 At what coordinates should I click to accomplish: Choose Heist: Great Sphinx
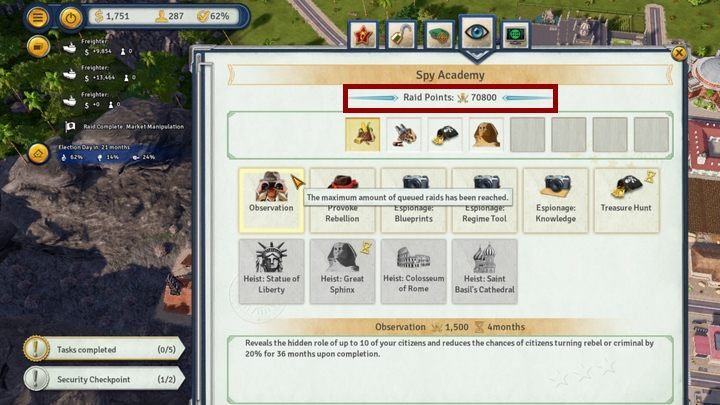coord(343,271)
